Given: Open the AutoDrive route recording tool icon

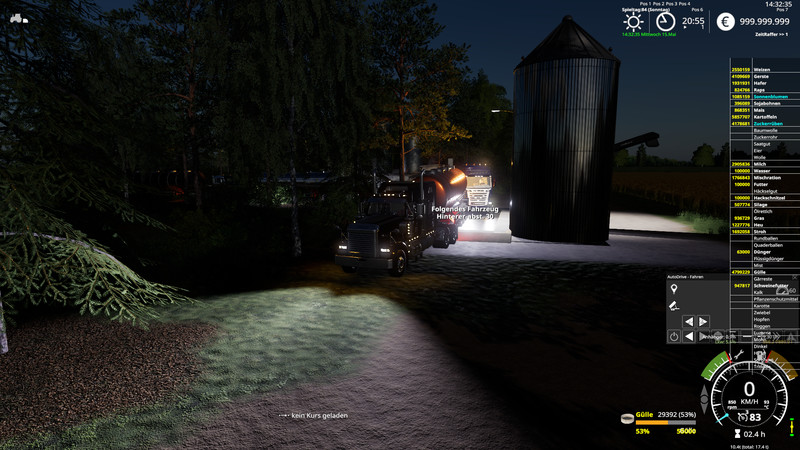Looking at the screenshot, I should click(x=674, y=305).
